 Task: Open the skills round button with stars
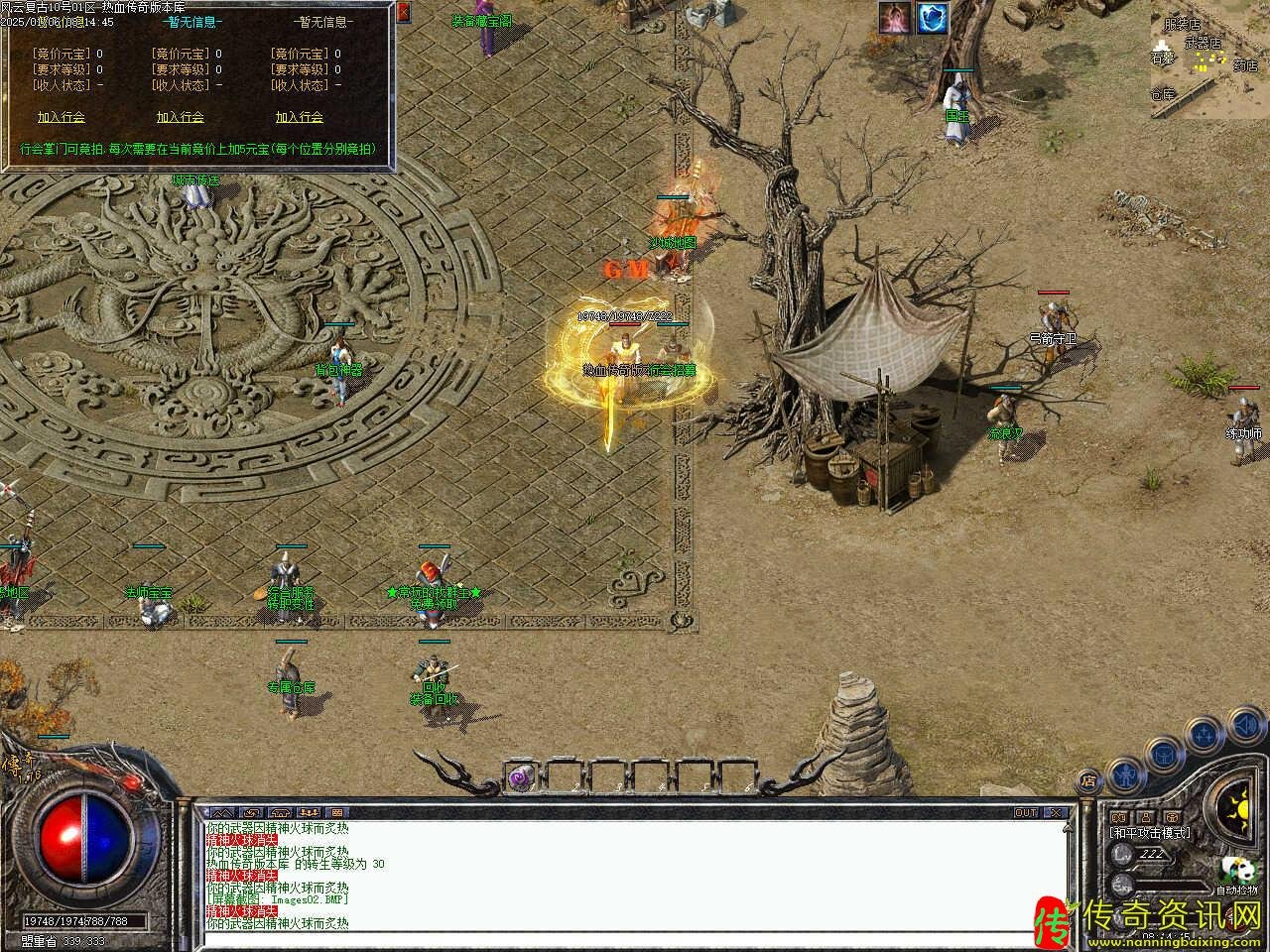tap(1204, 736)
